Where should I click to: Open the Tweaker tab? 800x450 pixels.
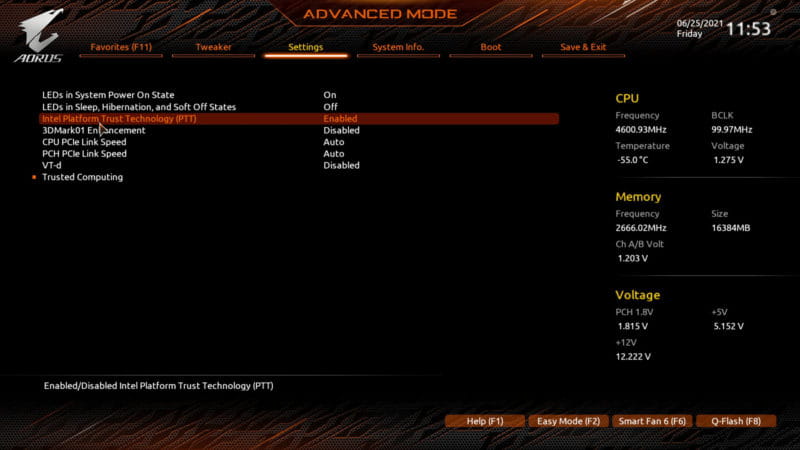point(213,47)
